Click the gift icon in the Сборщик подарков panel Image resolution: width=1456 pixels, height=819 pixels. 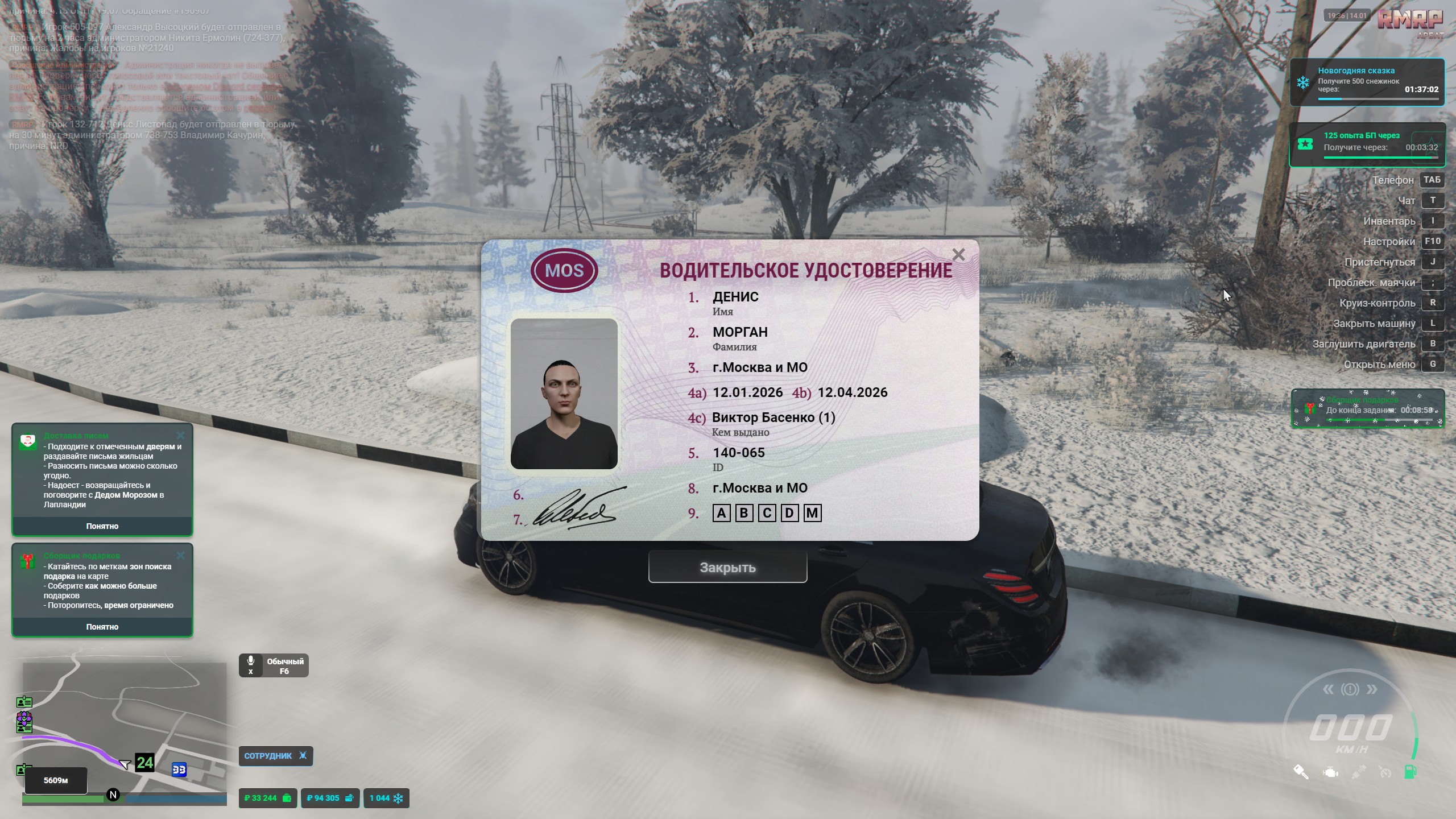point(27,560)
